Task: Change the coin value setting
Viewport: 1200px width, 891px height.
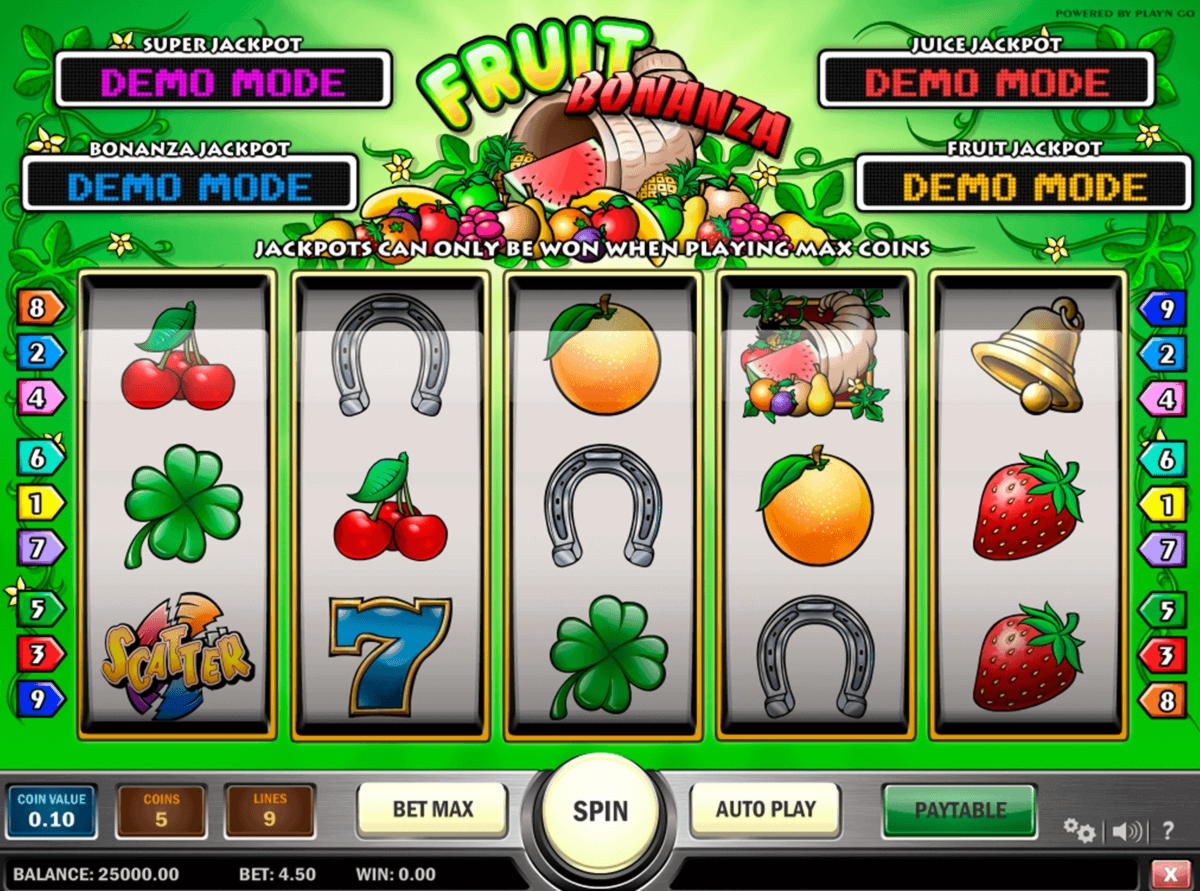Action: point(52,811)
